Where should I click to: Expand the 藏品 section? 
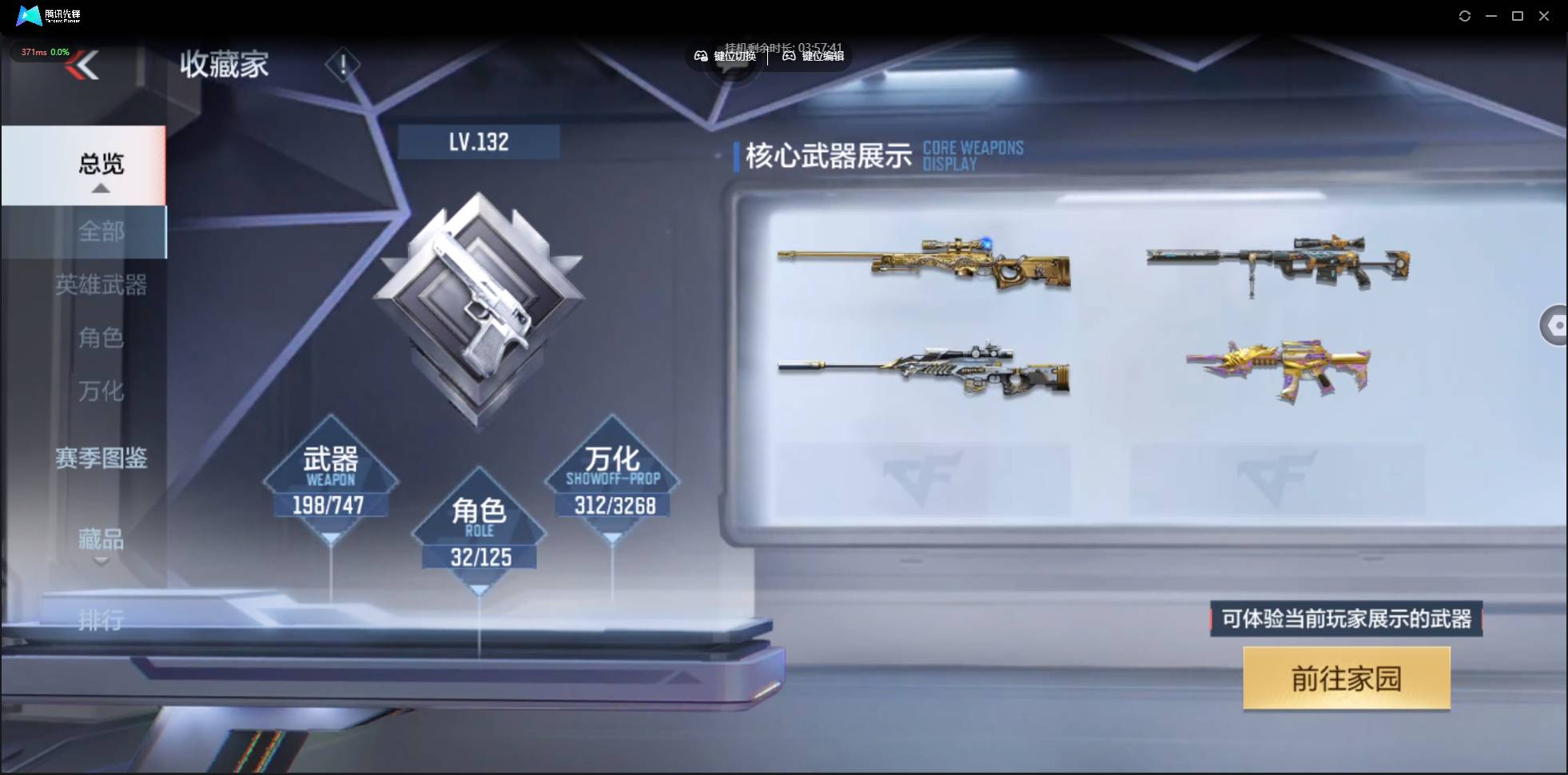click(100, 540)
